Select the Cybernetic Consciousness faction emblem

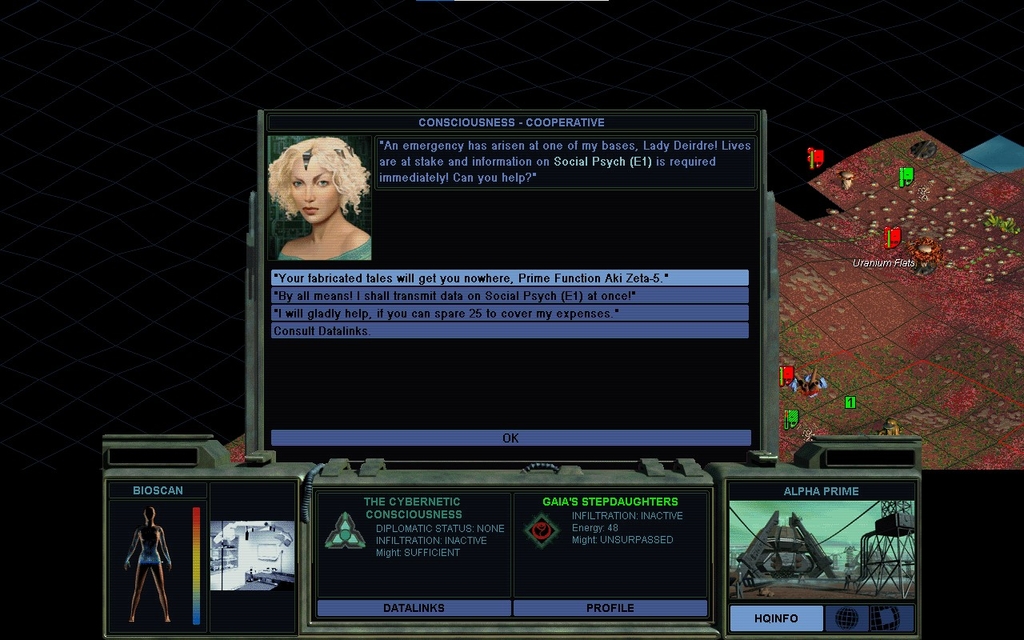(345, 530)
